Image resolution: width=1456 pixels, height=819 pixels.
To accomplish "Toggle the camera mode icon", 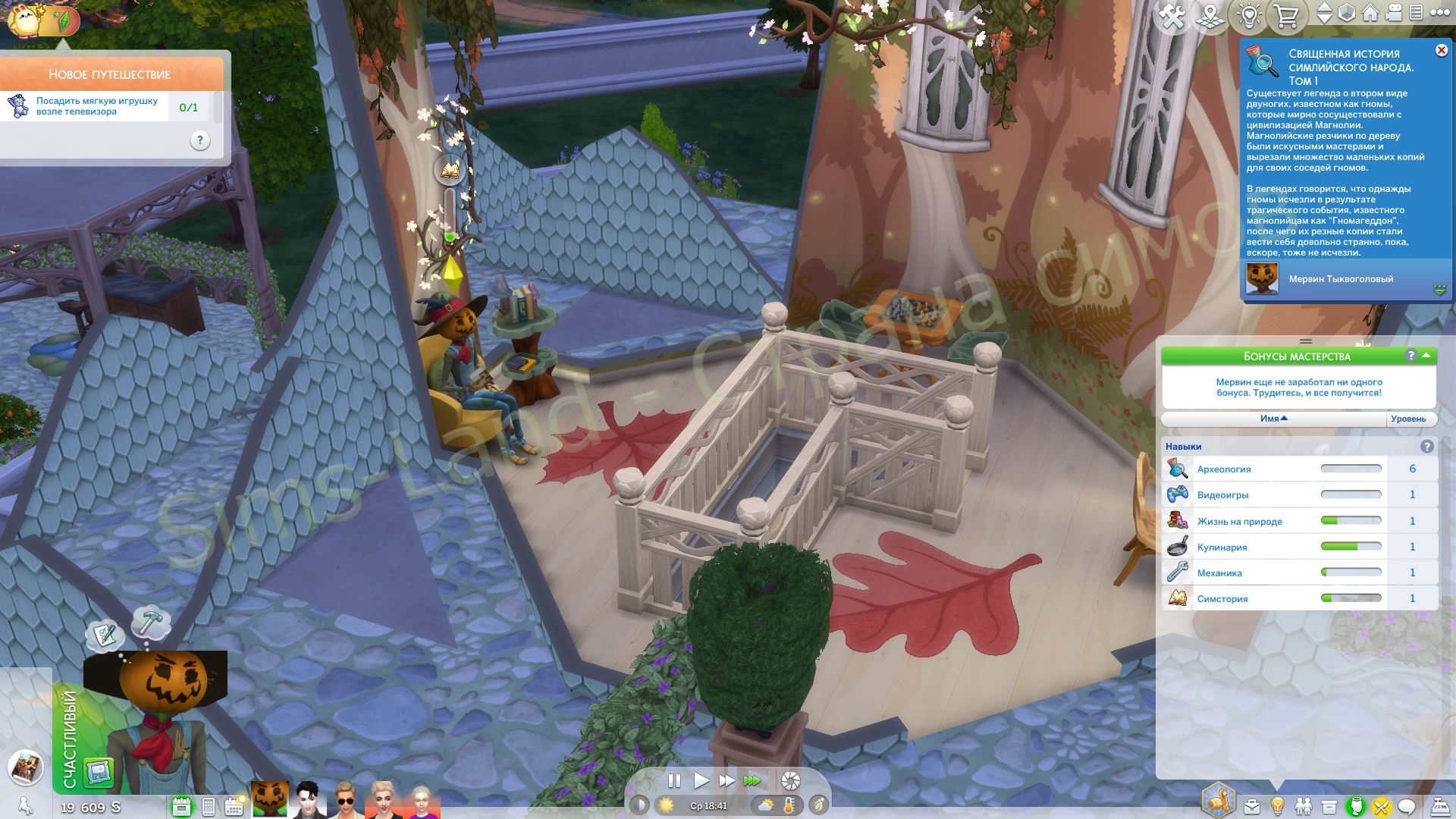I will (1392, 13).
